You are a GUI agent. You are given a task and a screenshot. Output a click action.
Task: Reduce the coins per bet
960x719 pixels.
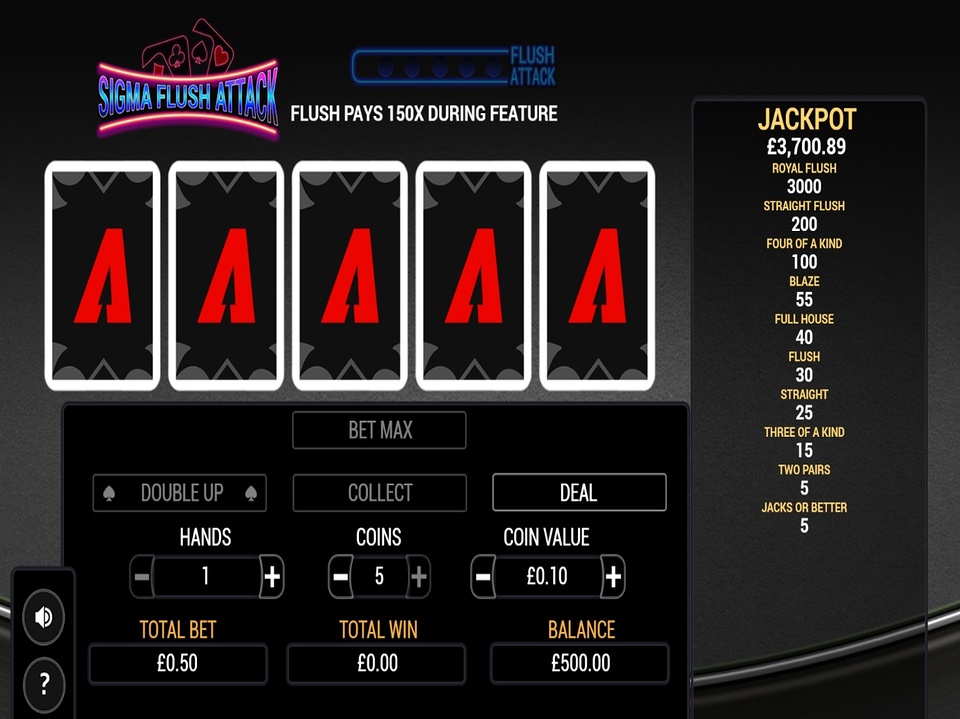tap(340, 576)
